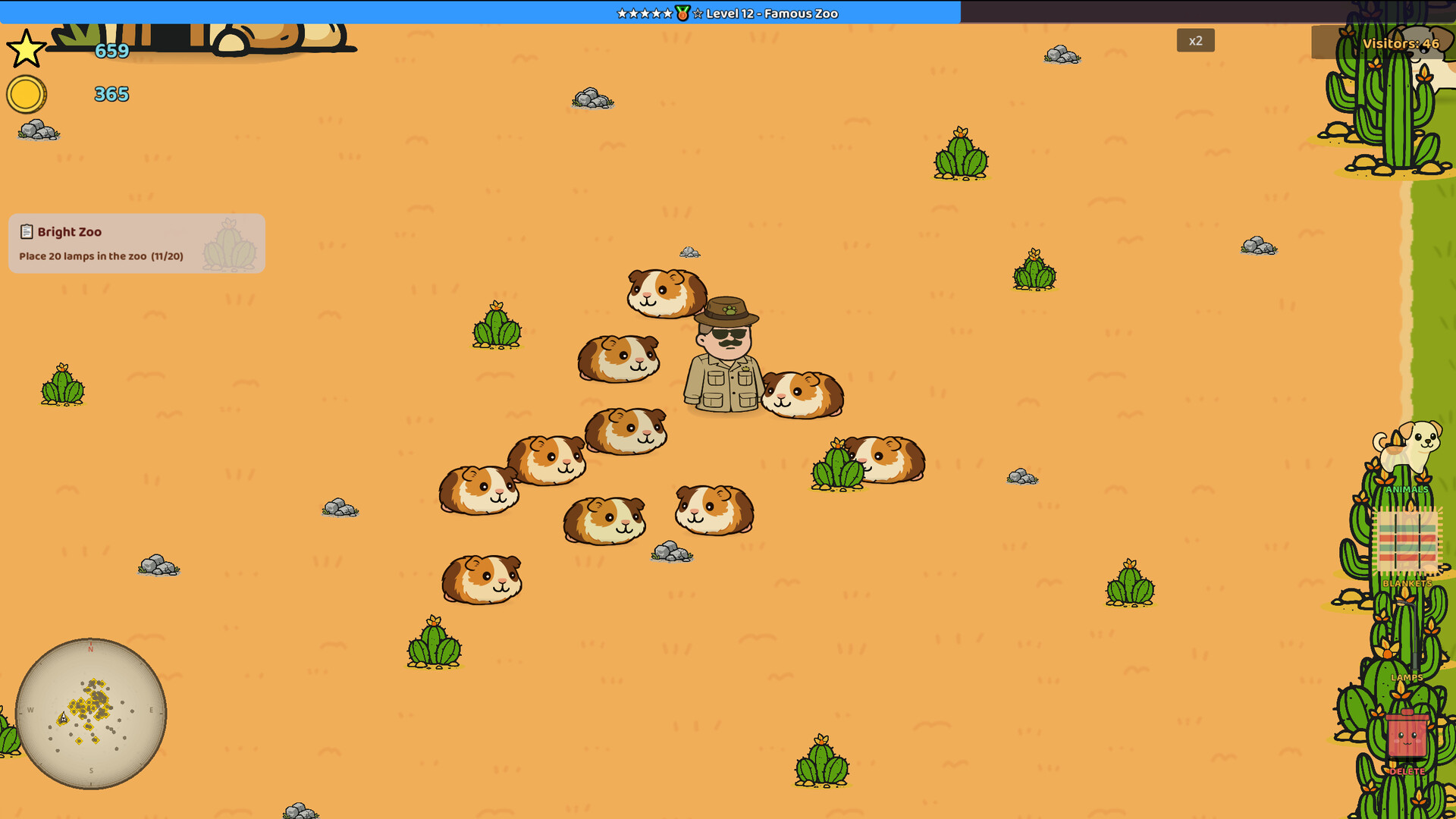
Task: Toggle the Visitors counter display
Action: point(1400,44)
